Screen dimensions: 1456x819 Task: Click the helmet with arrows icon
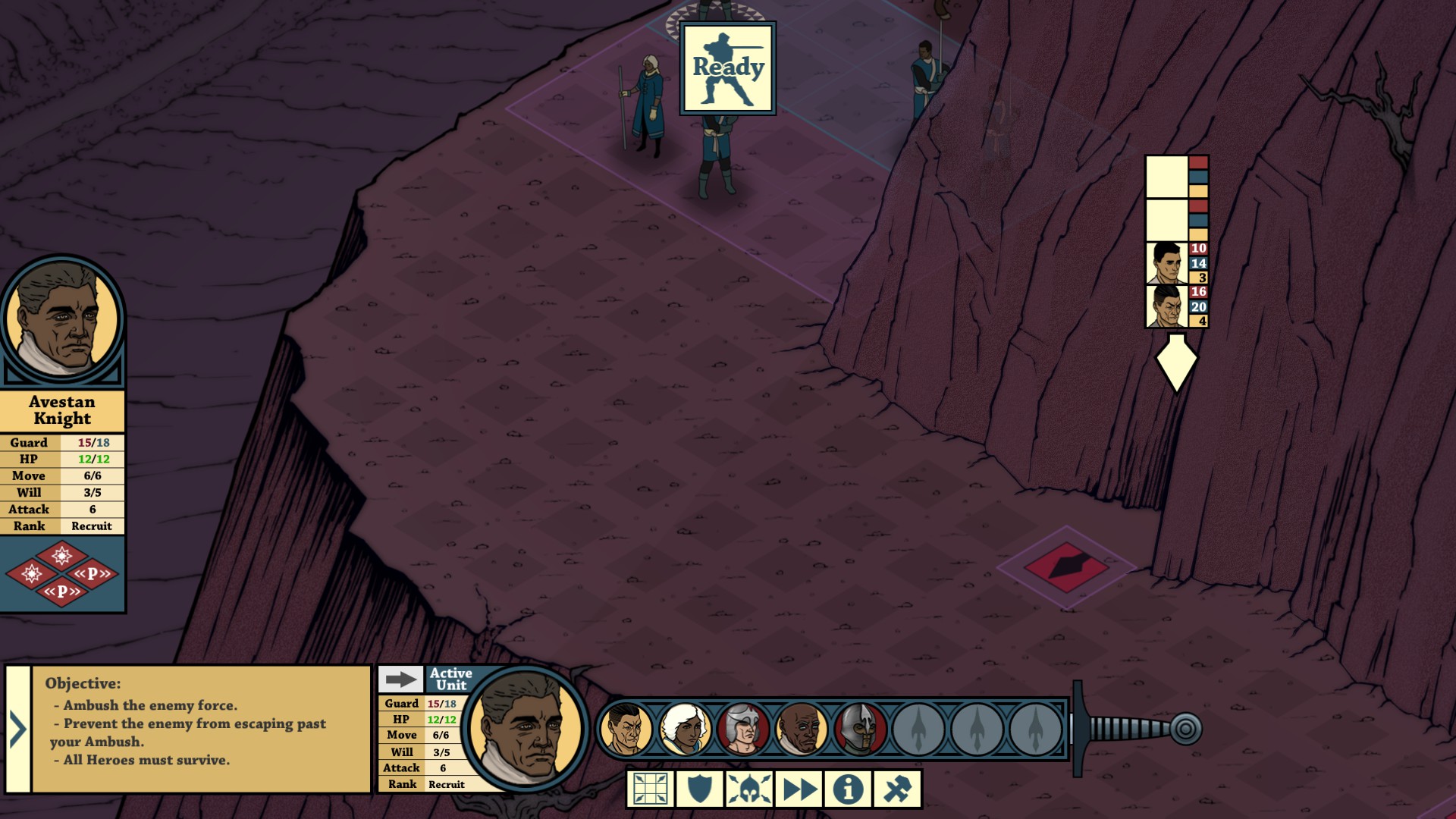pos(749,789)
